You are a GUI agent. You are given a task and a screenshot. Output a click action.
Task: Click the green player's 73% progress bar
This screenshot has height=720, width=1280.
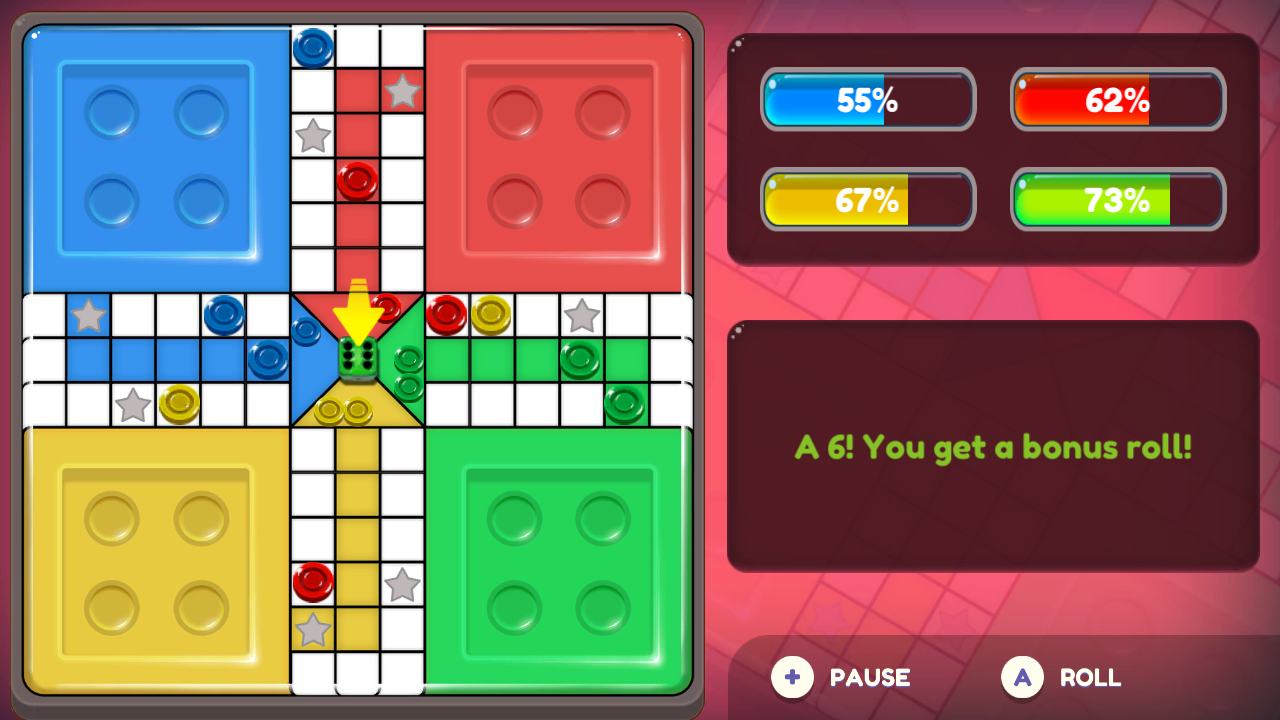1117,199
